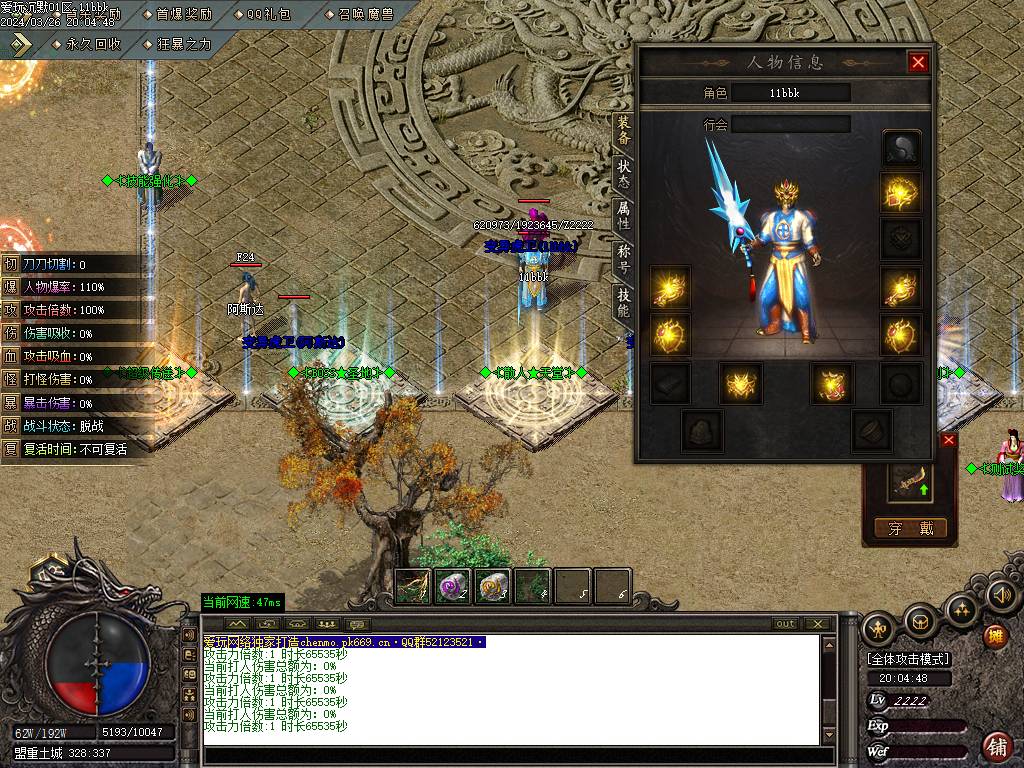Switch to the 状态 tab
Screen dimensions: 1024x768
click(x=623, y=174)
